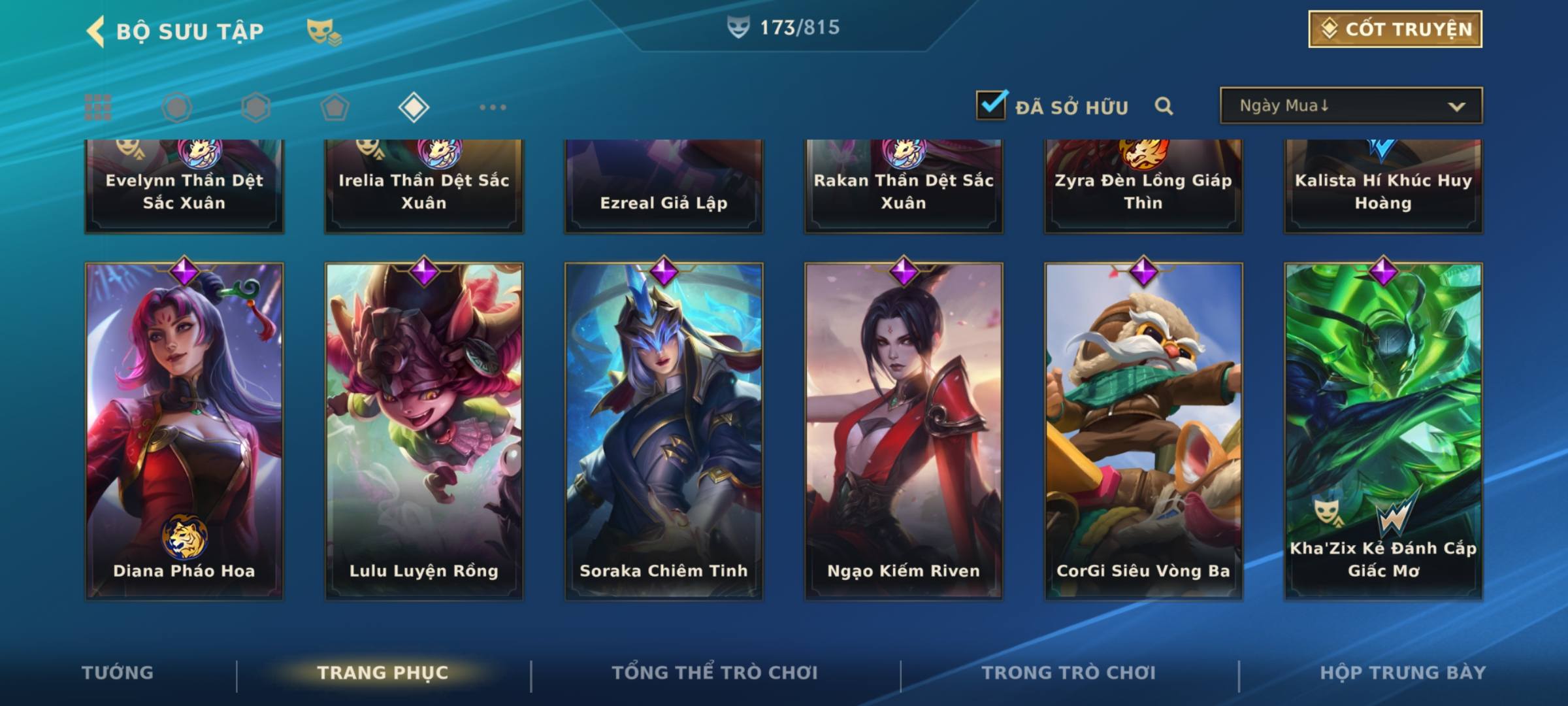This screenshot has height=706, width=1568.
Task: Open the skin search magnifier
Action: (x=1164, y=106)
